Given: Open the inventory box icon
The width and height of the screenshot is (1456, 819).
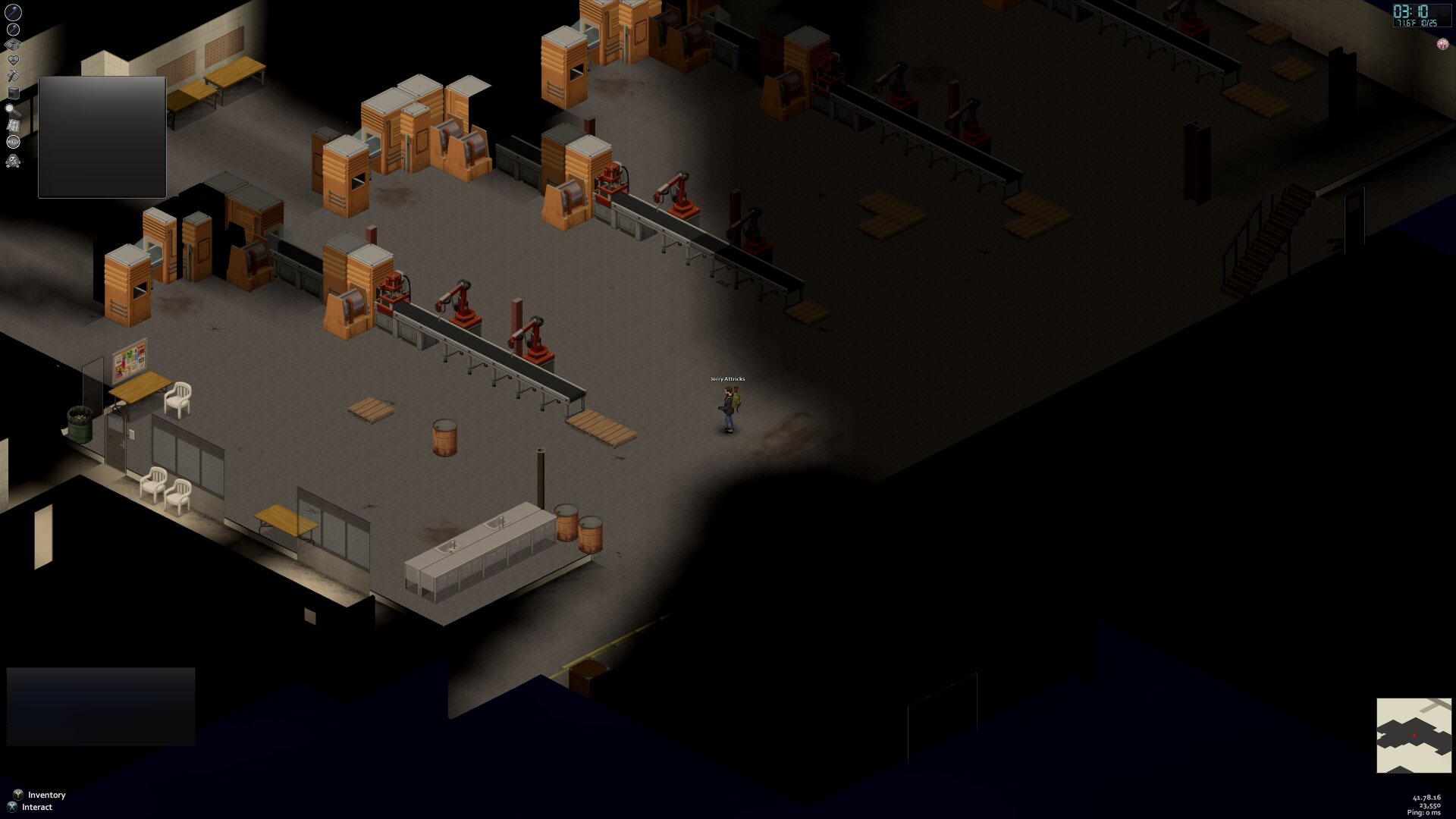Looking at the screenshot, I should (13, 45).
